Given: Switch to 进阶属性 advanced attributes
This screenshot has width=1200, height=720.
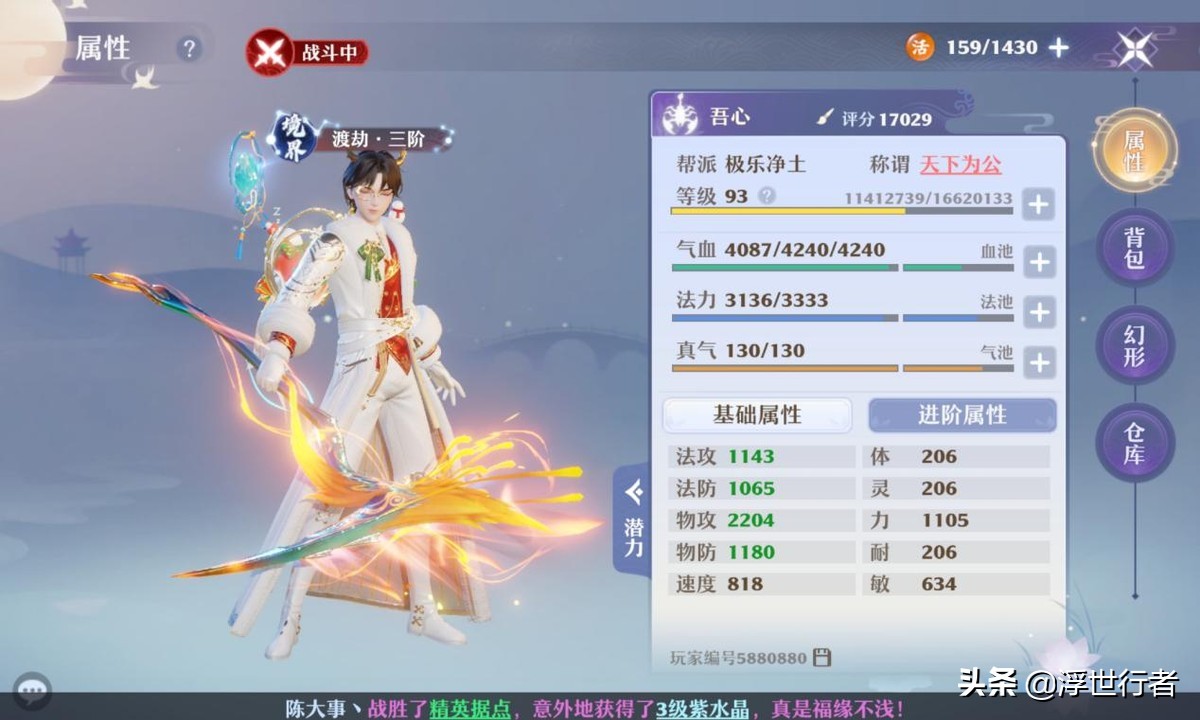Looking at the screenshot, I should (962, 414).
